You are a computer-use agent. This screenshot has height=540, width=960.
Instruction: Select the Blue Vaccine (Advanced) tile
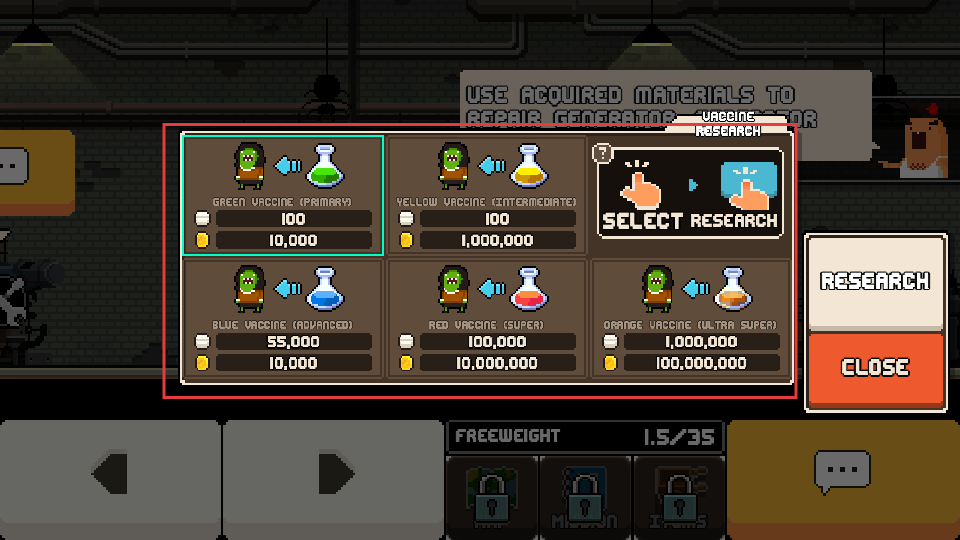coord(282,318)
